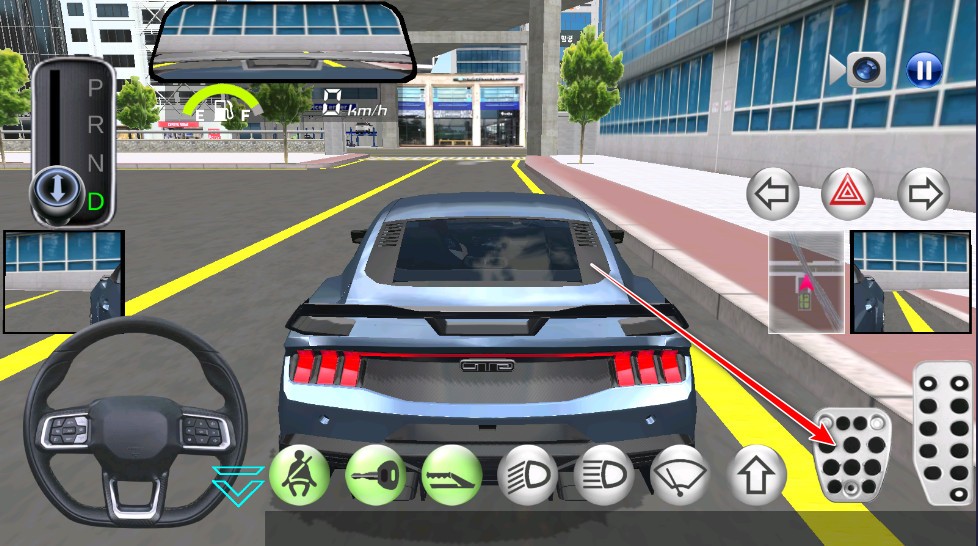Turn on the red hazard lights
This screenshot has height=546, width=978.
coord(847,194)
